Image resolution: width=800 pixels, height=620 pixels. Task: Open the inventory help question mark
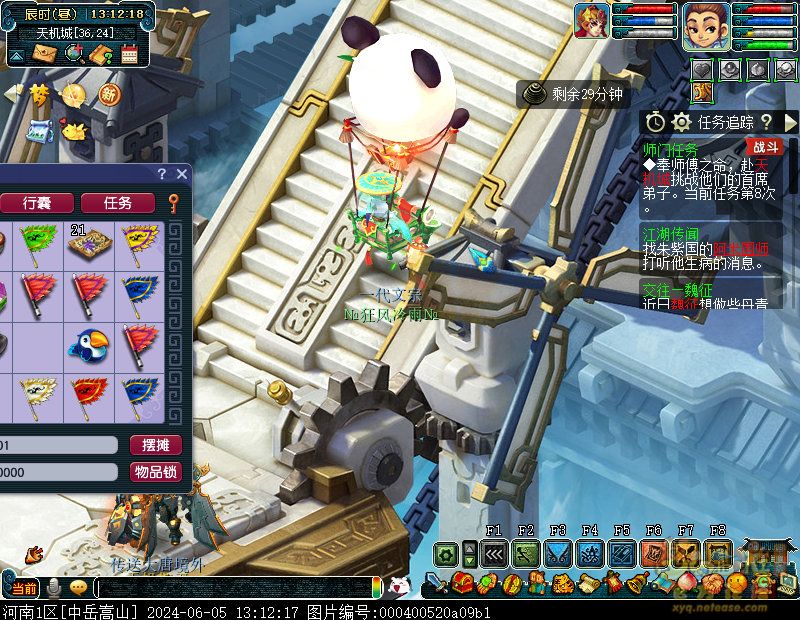[x=162, y=174]
